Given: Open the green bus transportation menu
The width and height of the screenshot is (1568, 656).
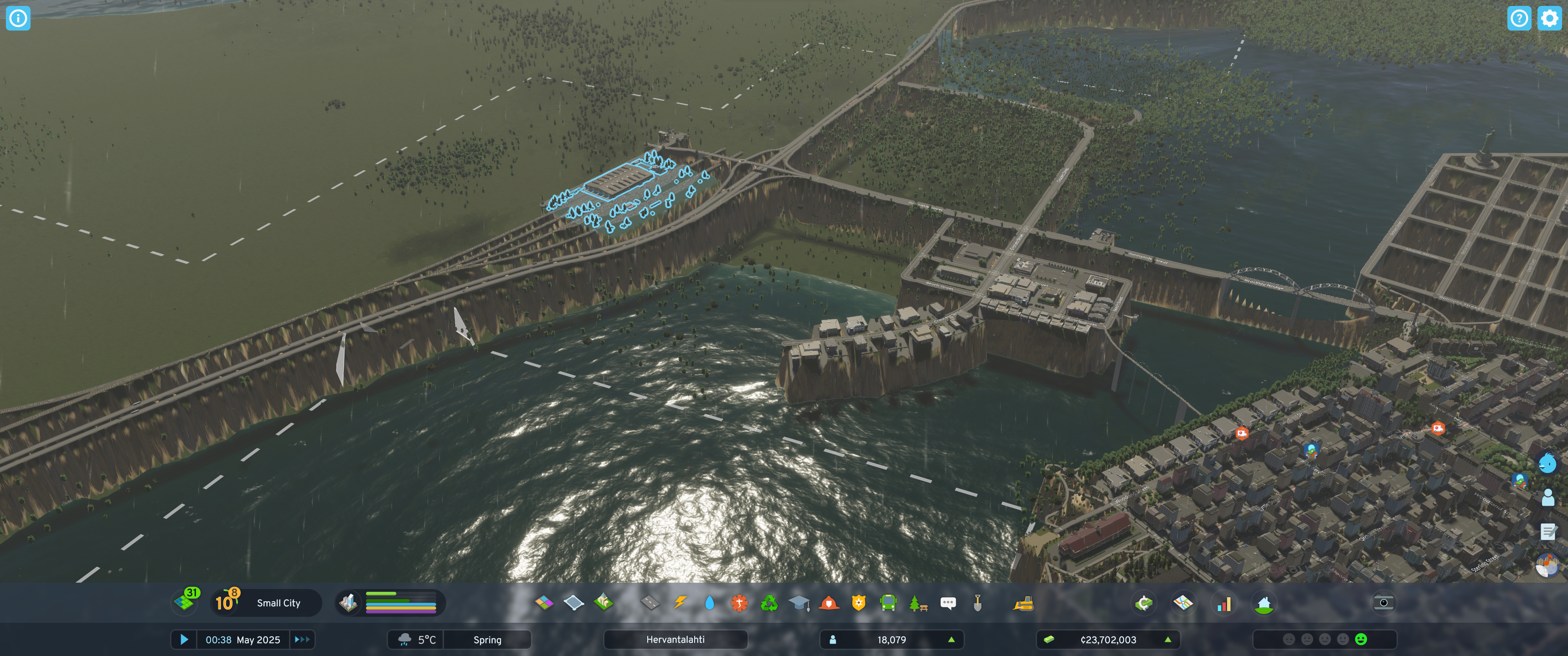Looking at the screenshot, I should [x=888, y=603].
